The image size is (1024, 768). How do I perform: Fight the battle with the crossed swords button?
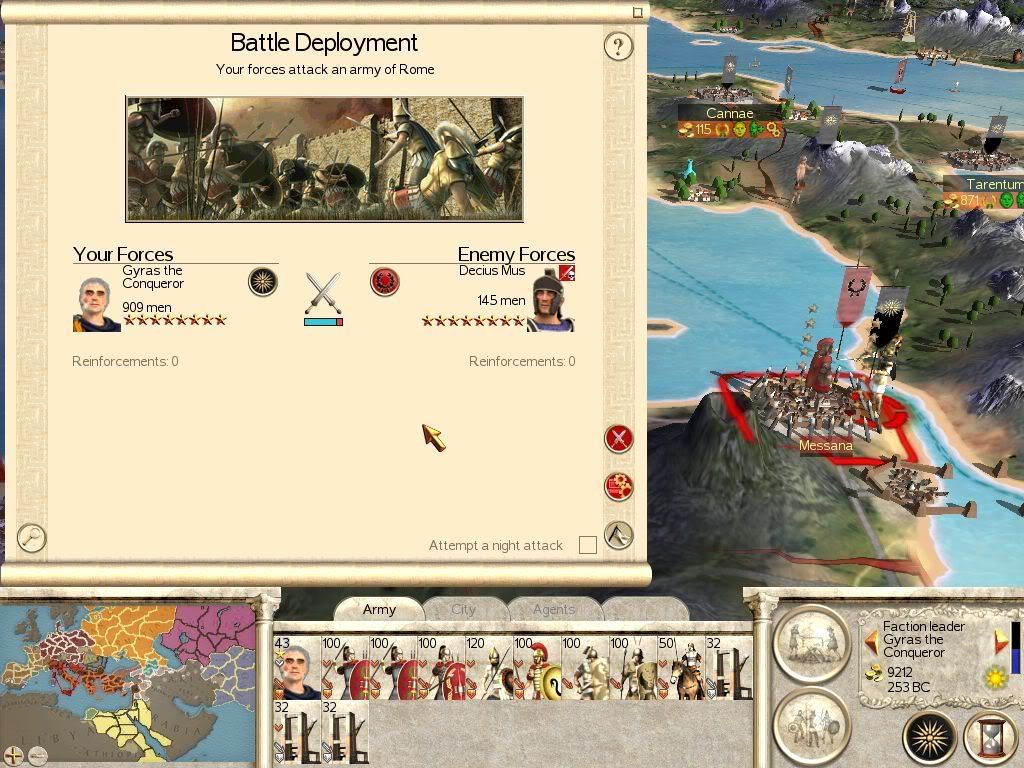coord(619,438)
